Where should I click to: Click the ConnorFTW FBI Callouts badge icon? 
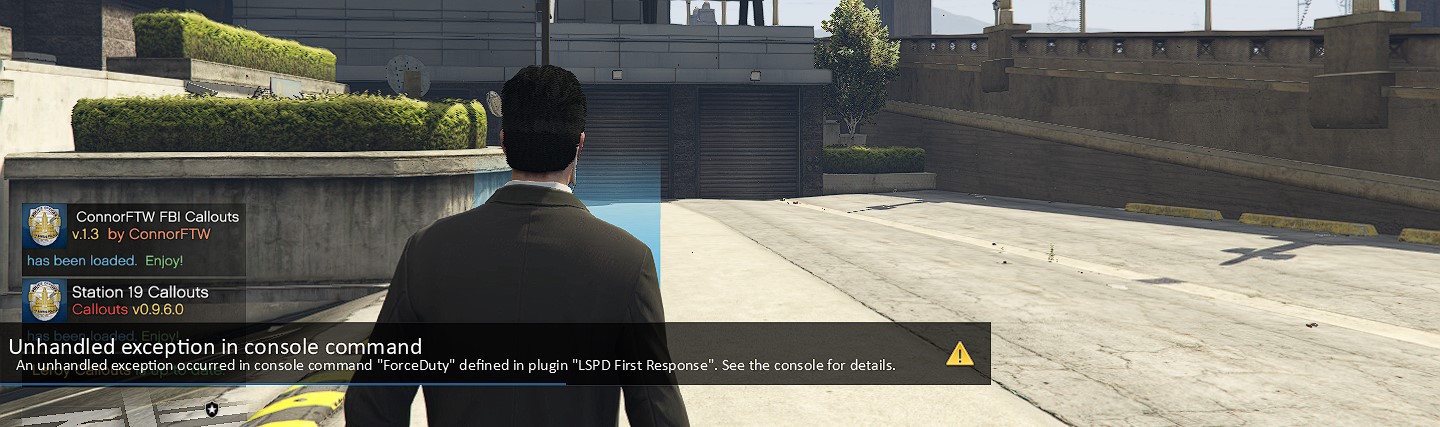click(45, 226)
